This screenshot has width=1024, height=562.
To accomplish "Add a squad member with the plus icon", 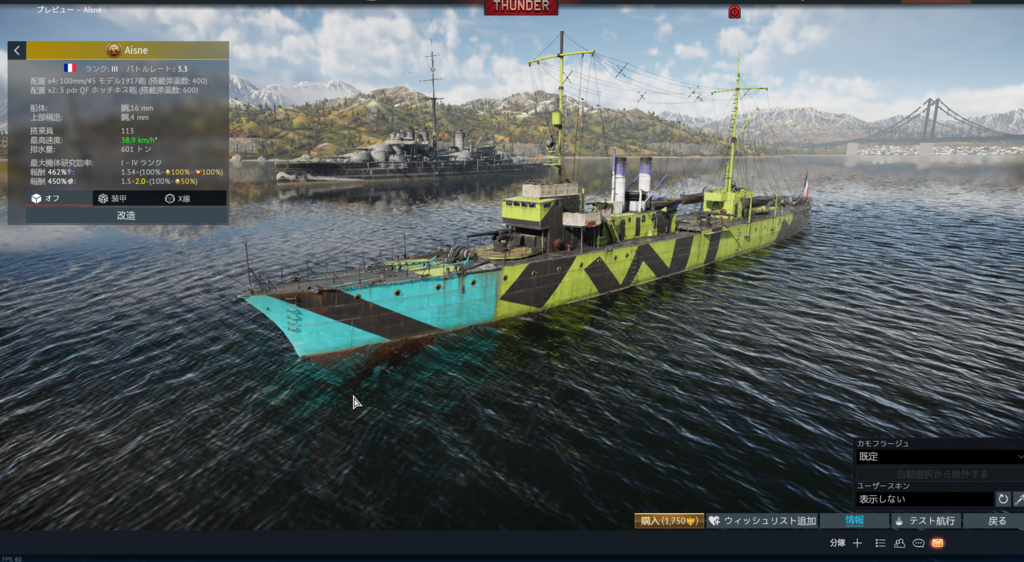I will pyautogui.click(x=857, y=543).
